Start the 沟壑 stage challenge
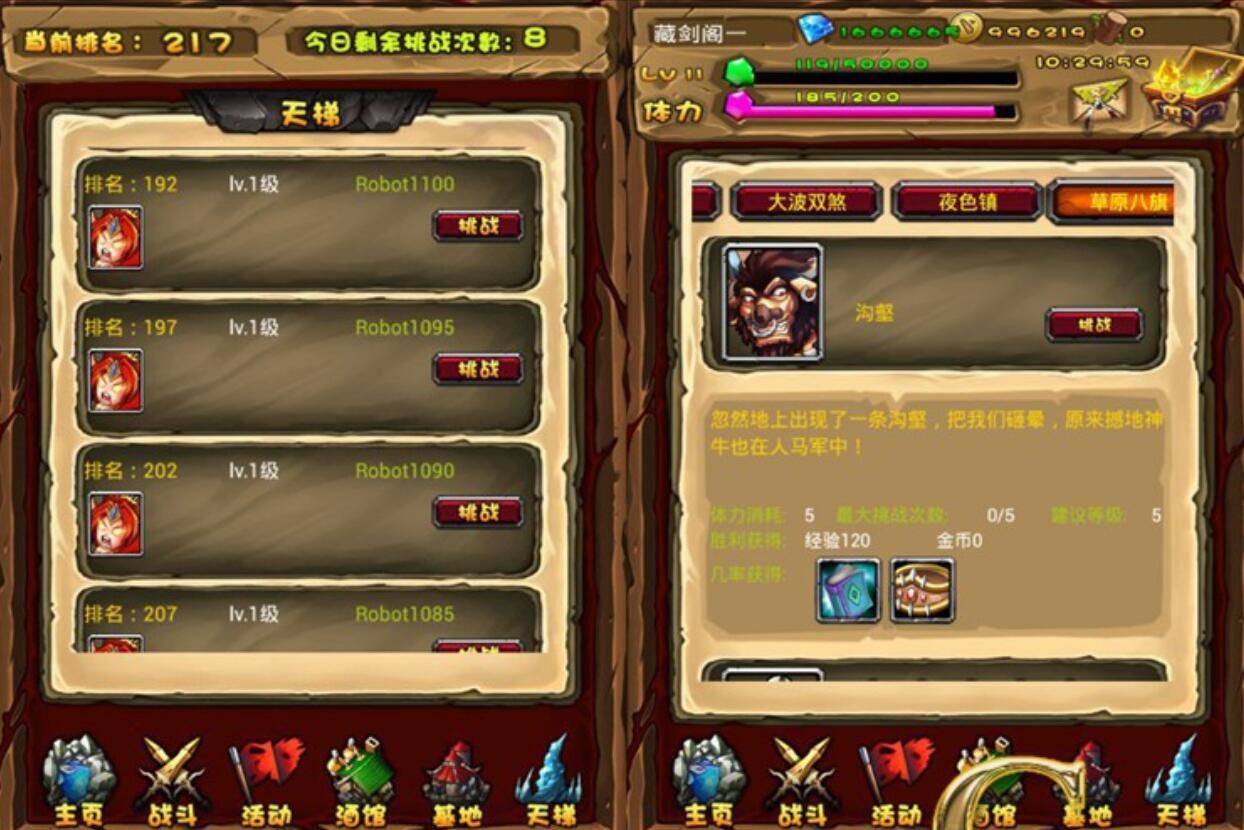This screenshot has height=830, width=1244. click(1094, 324)
